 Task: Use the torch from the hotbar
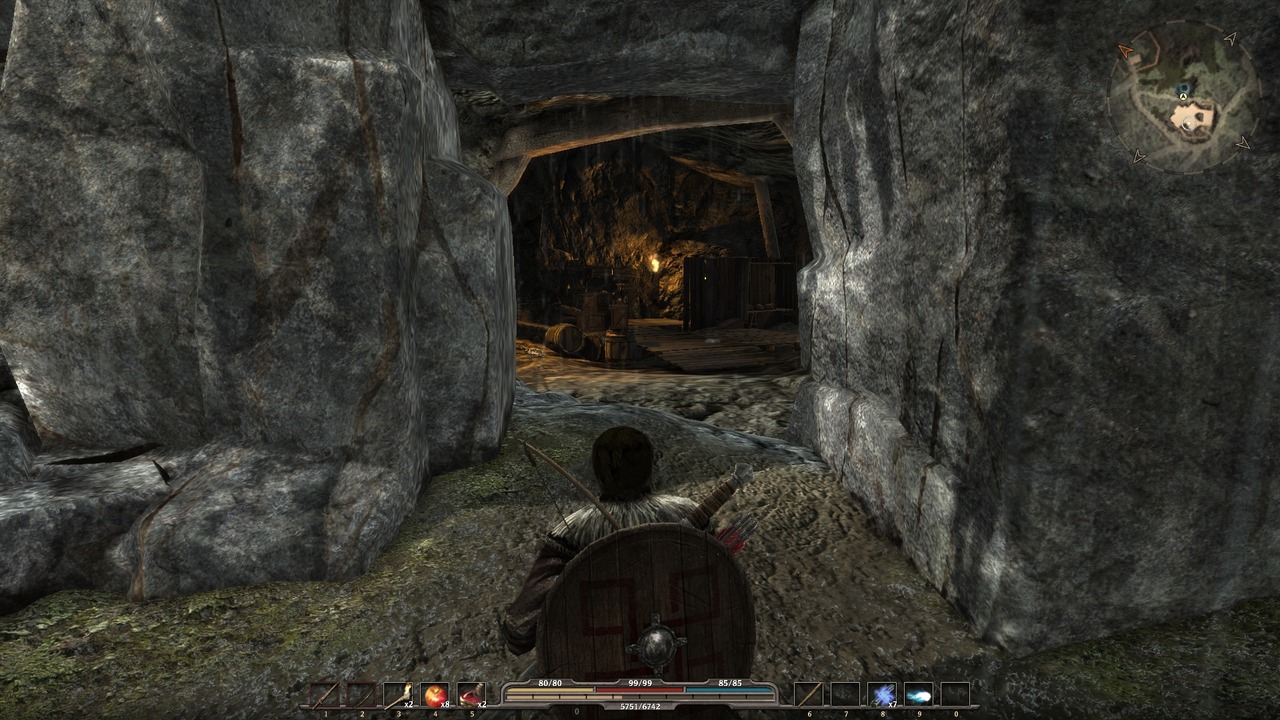[397, 694]
